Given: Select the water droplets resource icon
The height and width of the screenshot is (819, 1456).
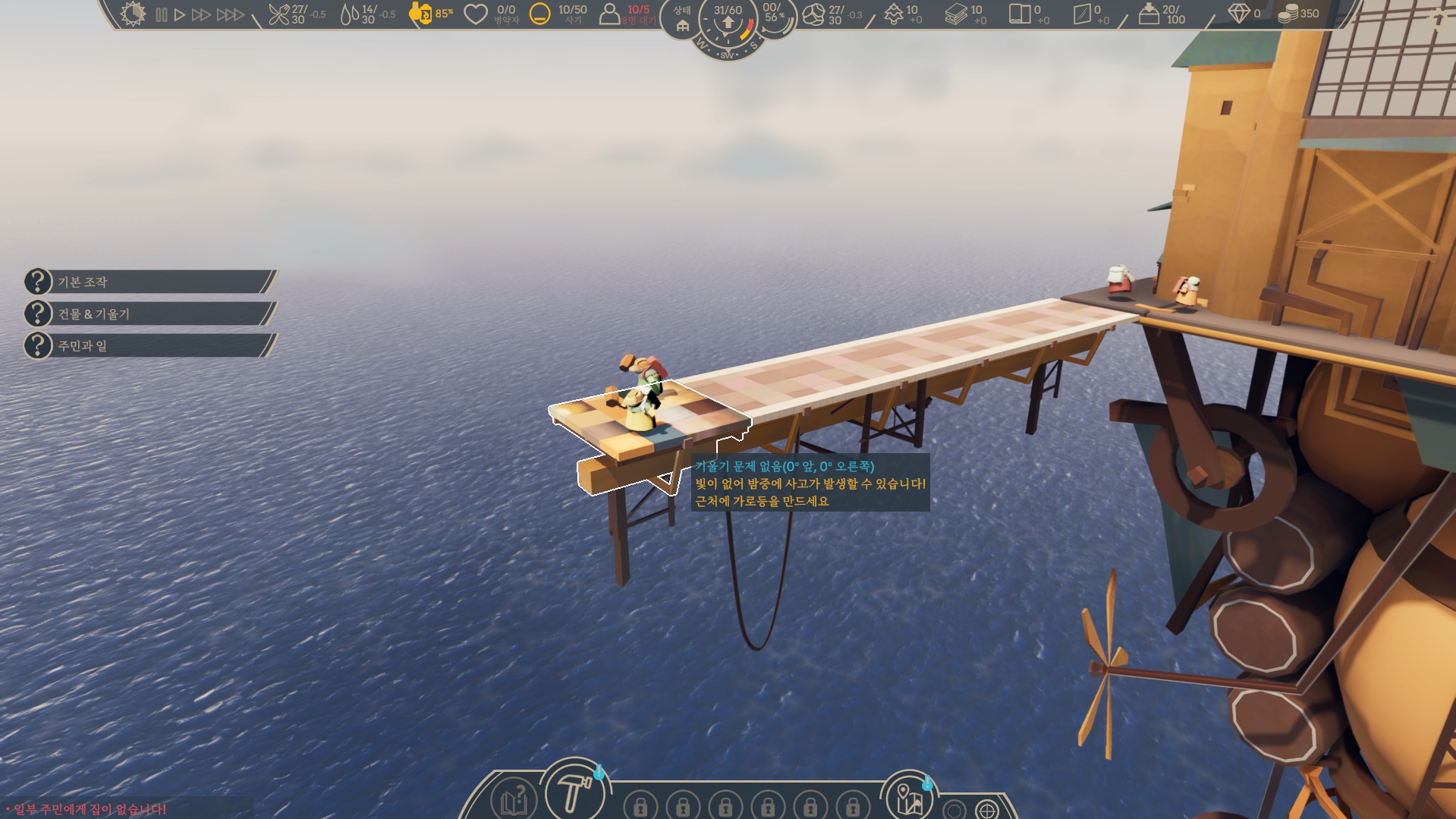Looking at the screenshot, I should click(x=349, y=14).
